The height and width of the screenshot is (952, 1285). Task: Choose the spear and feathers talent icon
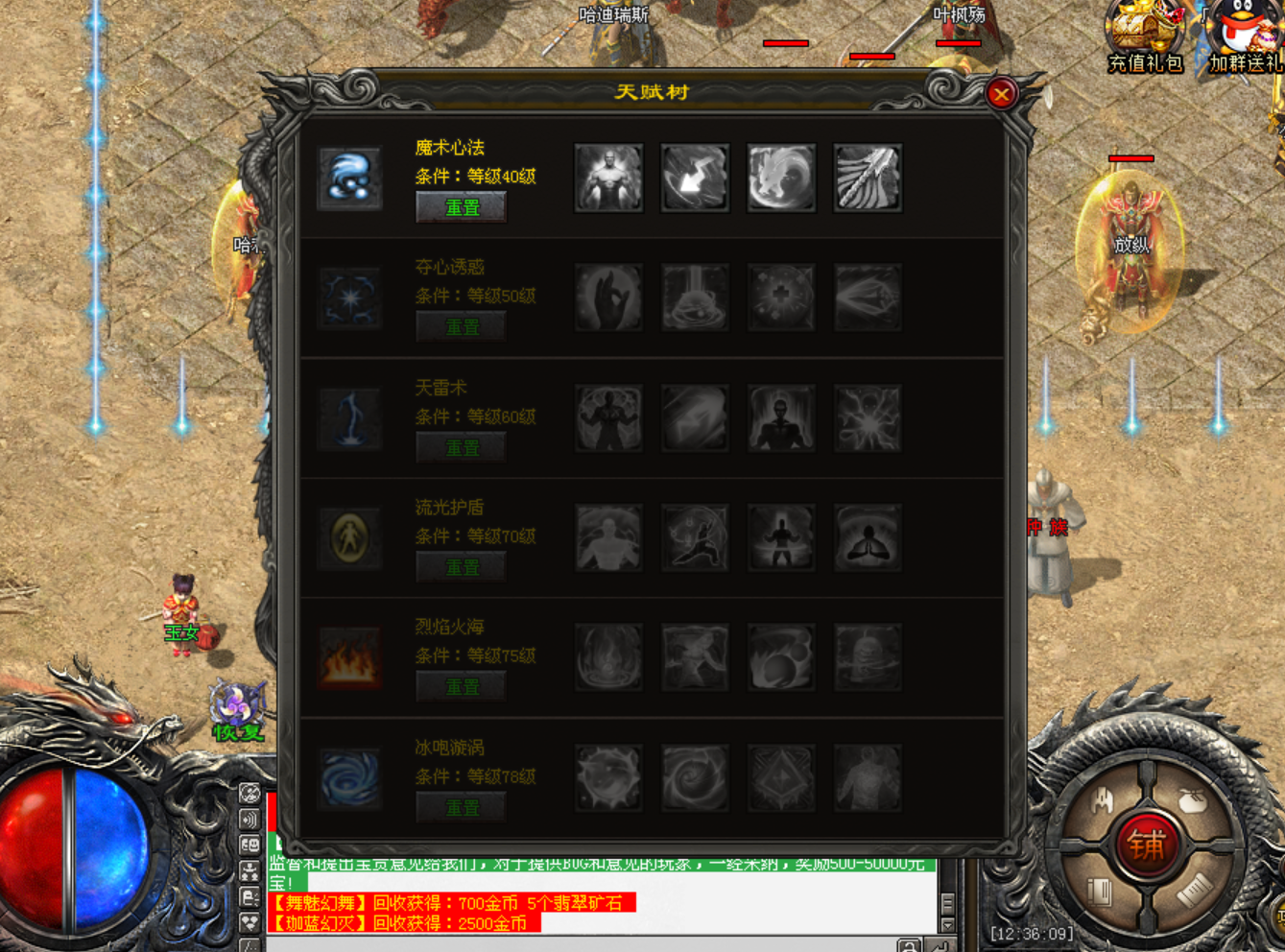click(x=868, y=178)
